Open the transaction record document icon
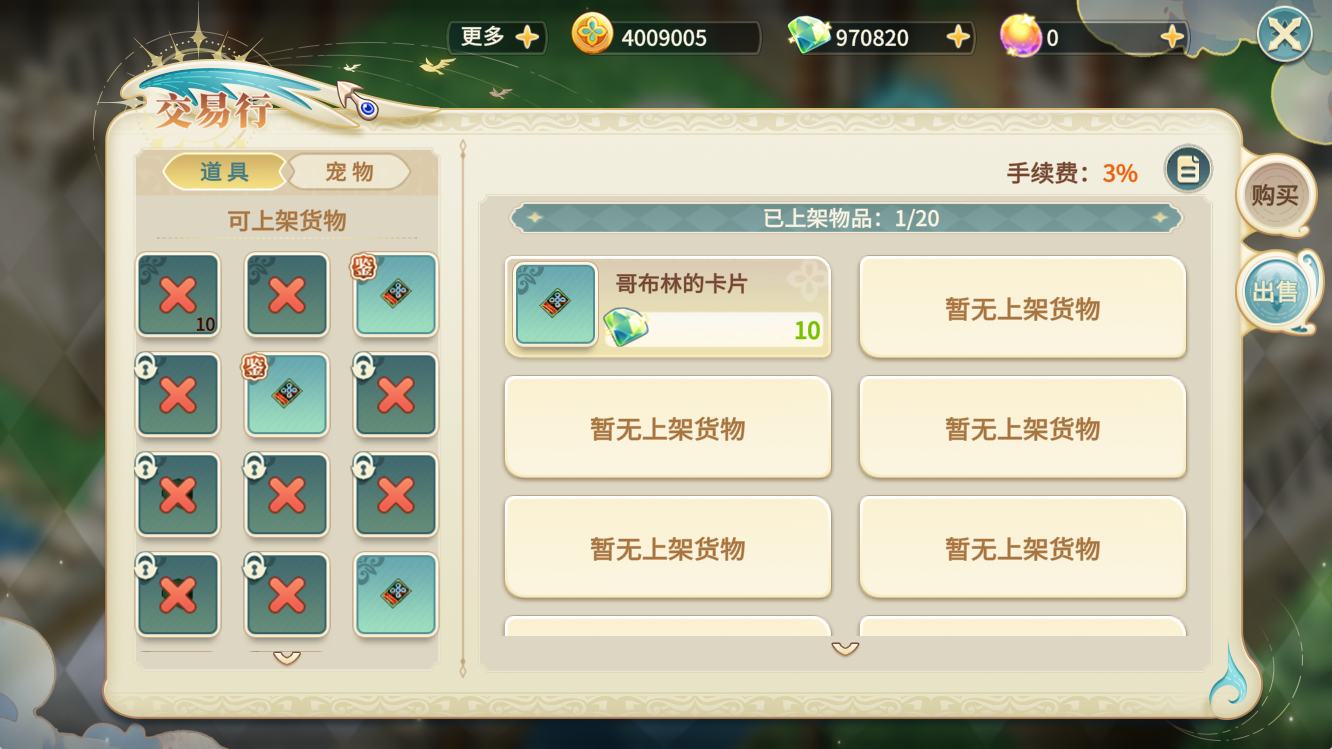The width and height of the screenshot is (1332, 749). [x=1188, y=169]
